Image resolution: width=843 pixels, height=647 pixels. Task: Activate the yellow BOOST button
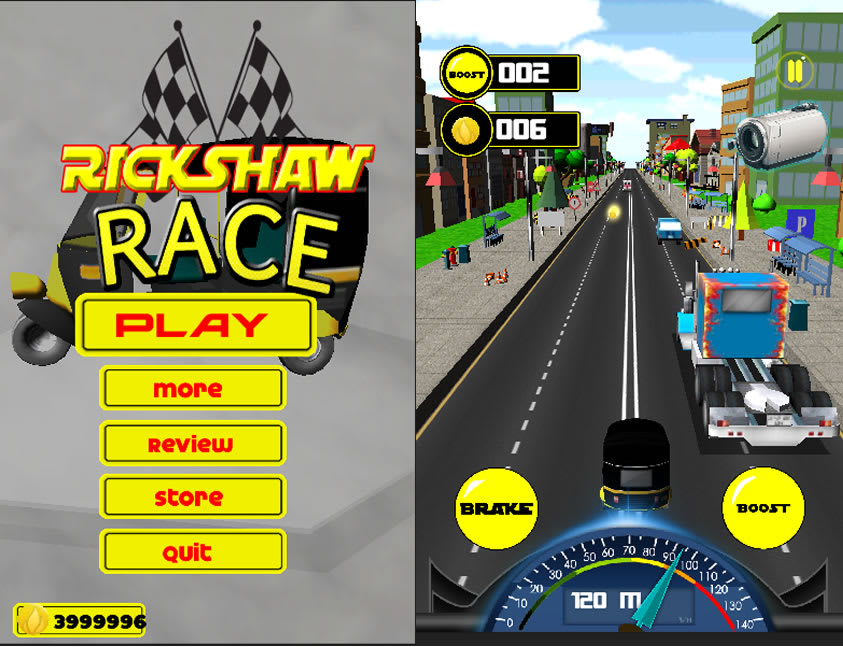(762, 508)
